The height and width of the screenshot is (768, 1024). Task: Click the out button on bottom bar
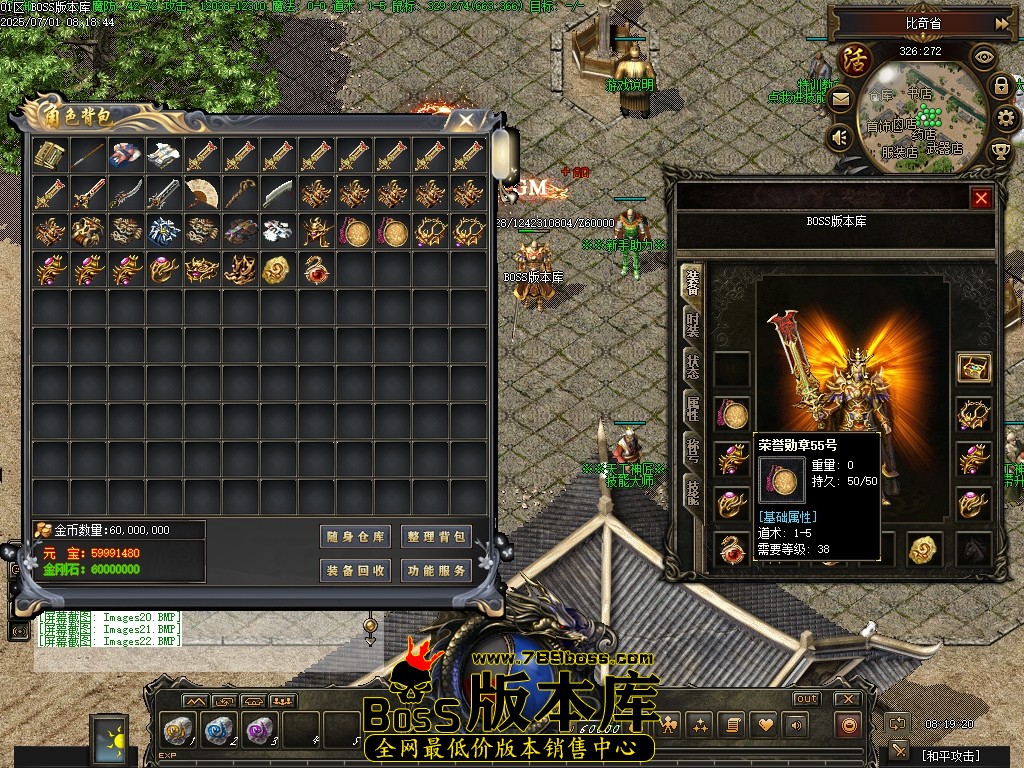click(806, 699)
